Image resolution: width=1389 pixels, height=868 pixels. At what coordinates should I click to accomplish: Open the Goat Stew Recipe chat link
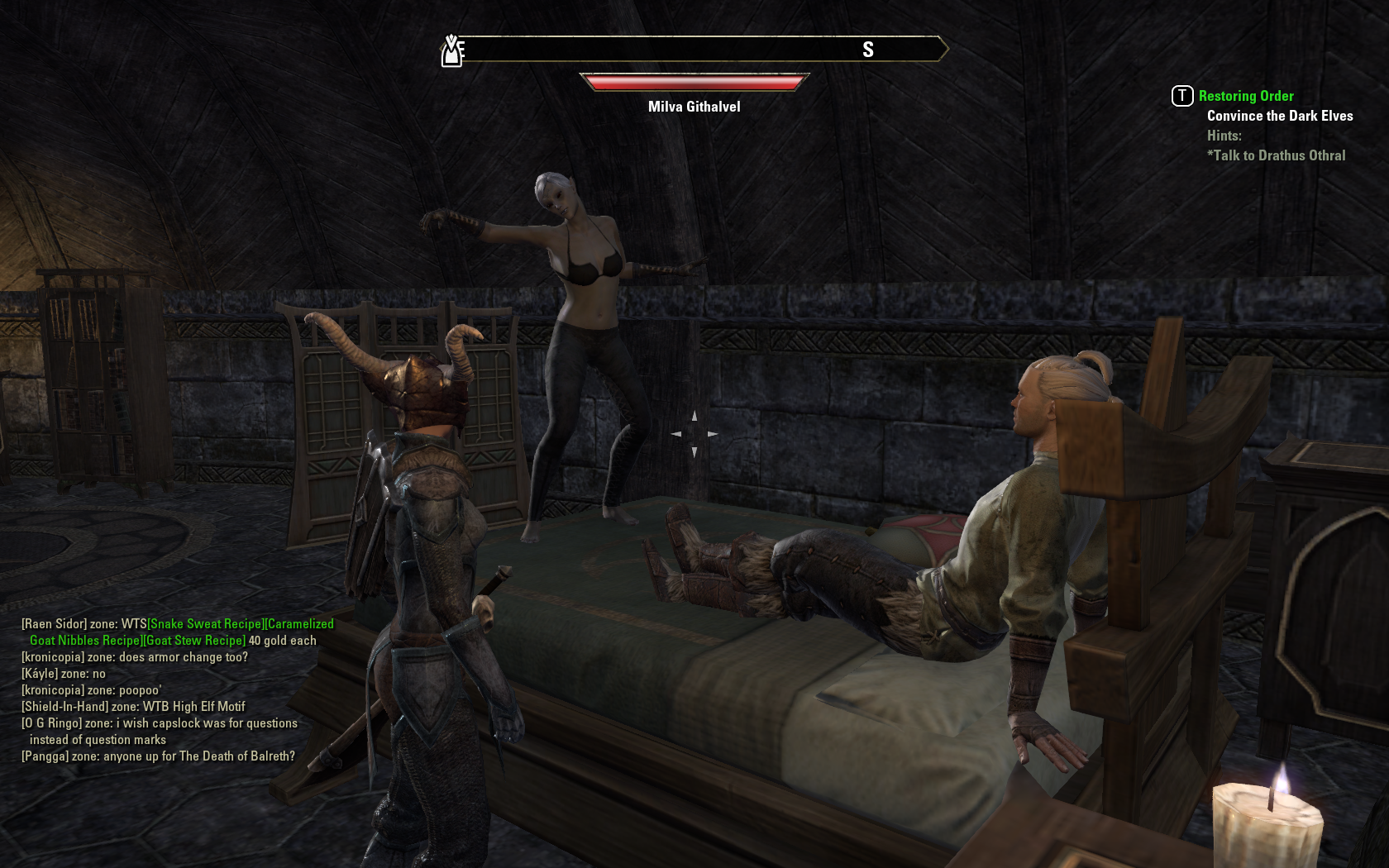[195, 641]
